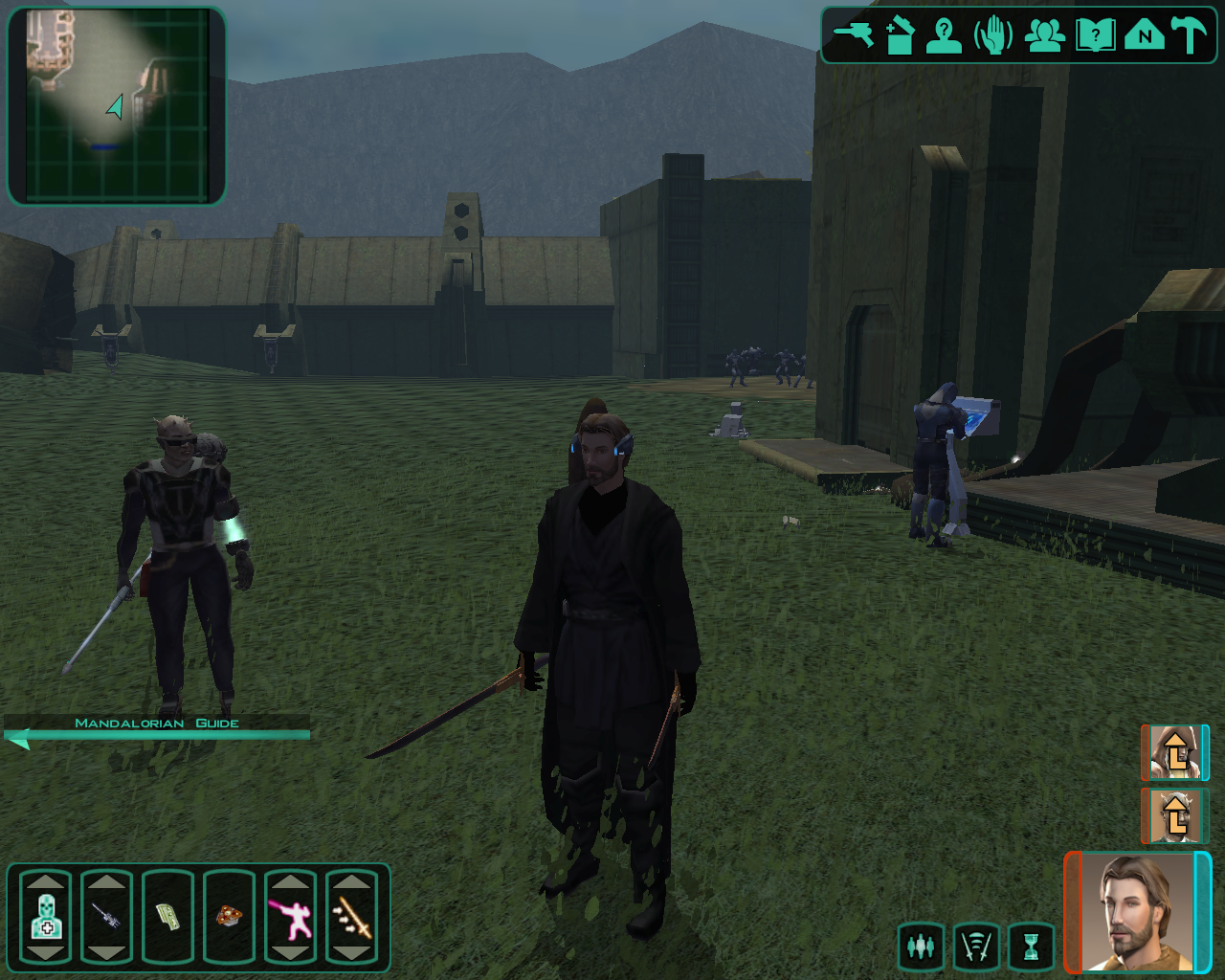Activate the sword-with-arrows attack feat slot
Viewport: 1225px width, 980px height.
351,916
